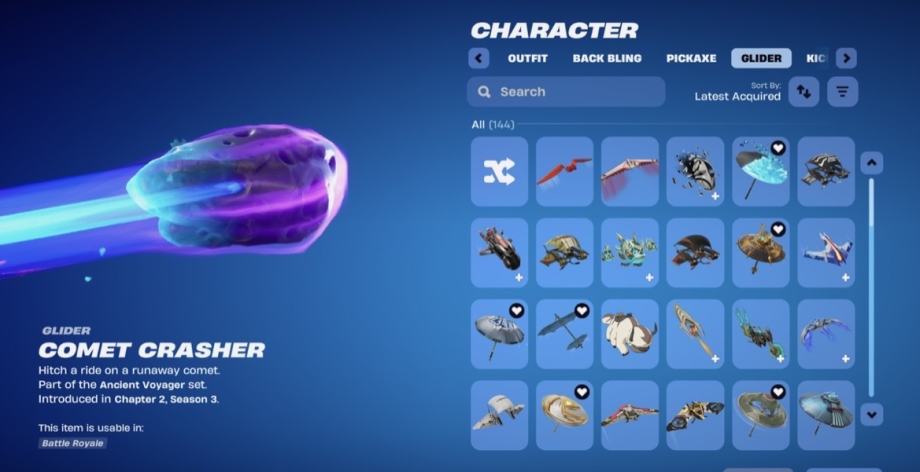Select the favorited icy blue umbrella
The width and height of the screenshot is (920, 472).
(x=760, y=171)
